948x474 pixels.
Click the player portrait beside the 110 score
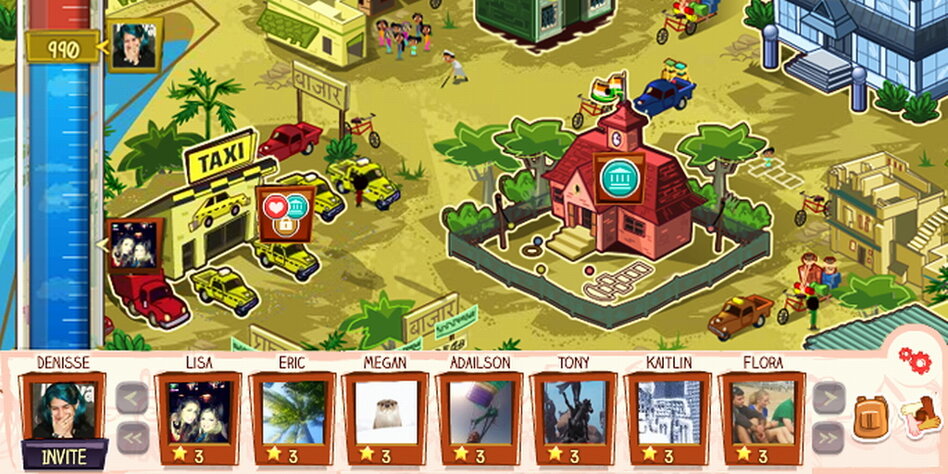pos(133,47)
